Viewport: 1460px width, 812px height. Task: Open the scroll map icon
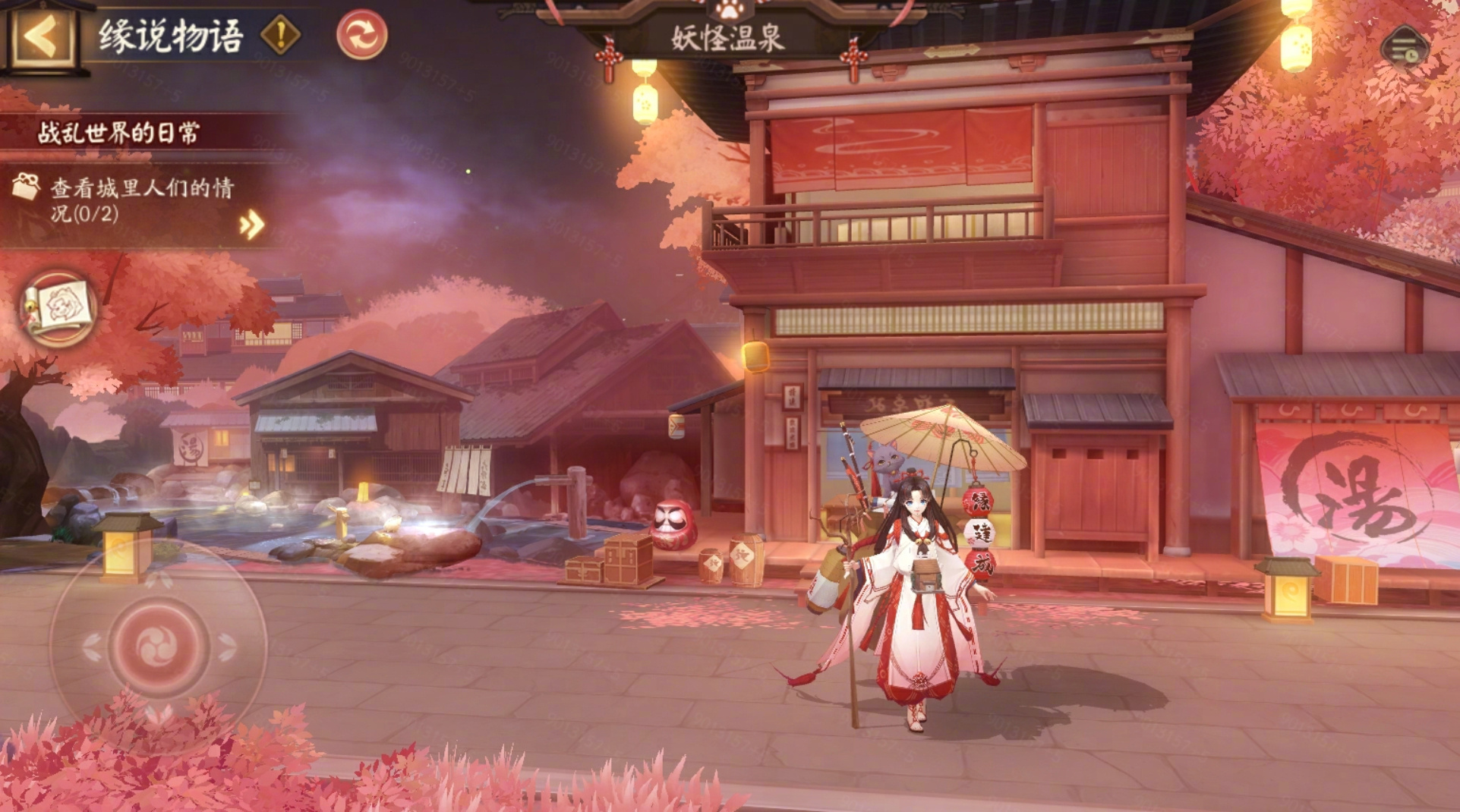(x=58, y=308)
